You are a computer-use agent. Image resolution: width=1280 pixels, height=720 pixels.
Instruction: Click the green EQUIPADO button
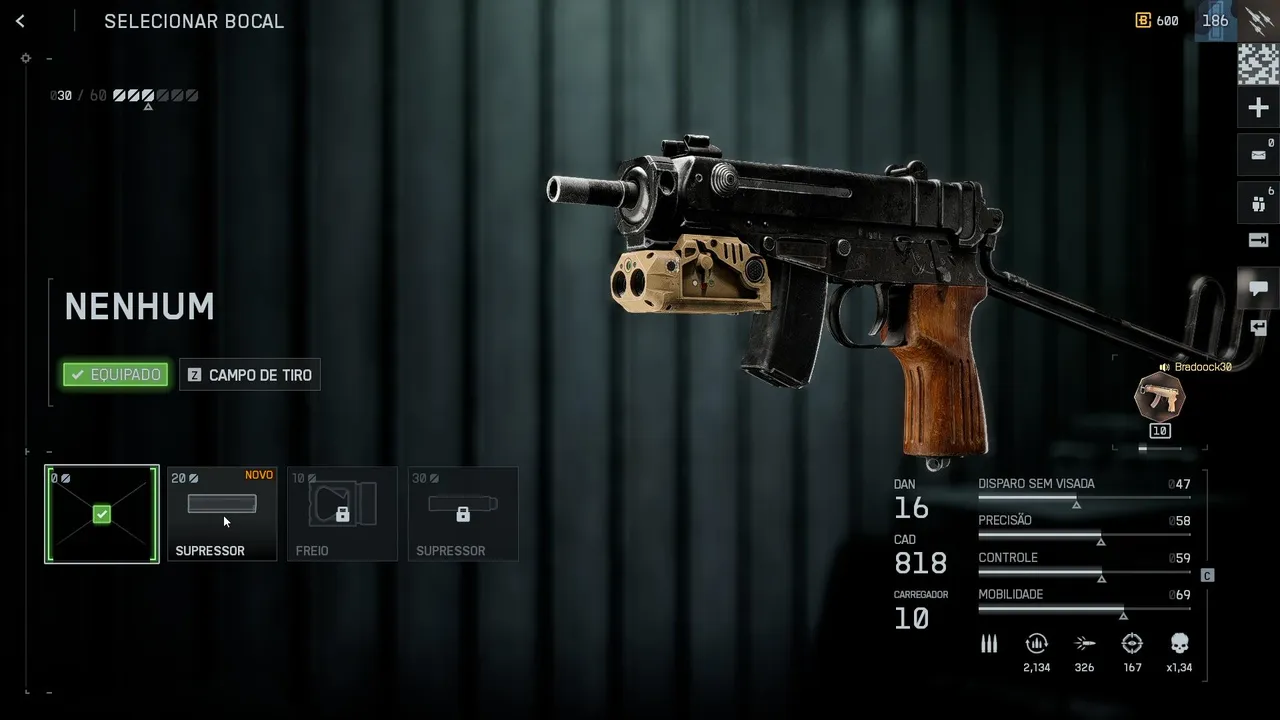[116, 375]
